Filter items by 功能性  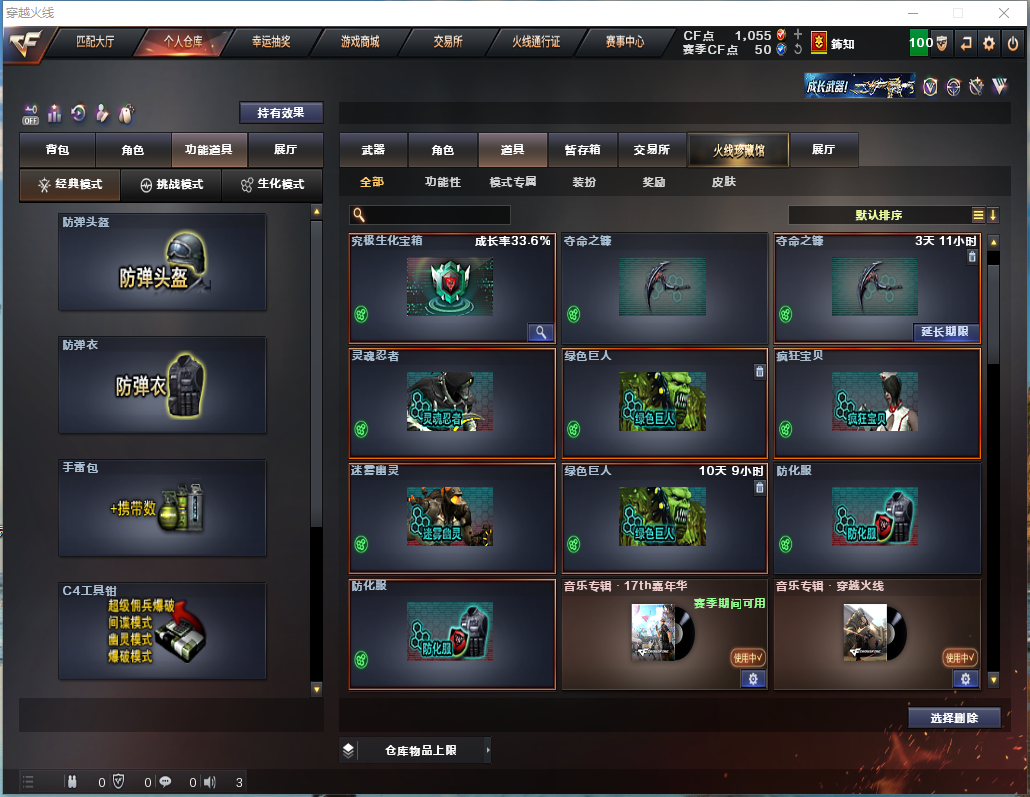pos(442,182)
